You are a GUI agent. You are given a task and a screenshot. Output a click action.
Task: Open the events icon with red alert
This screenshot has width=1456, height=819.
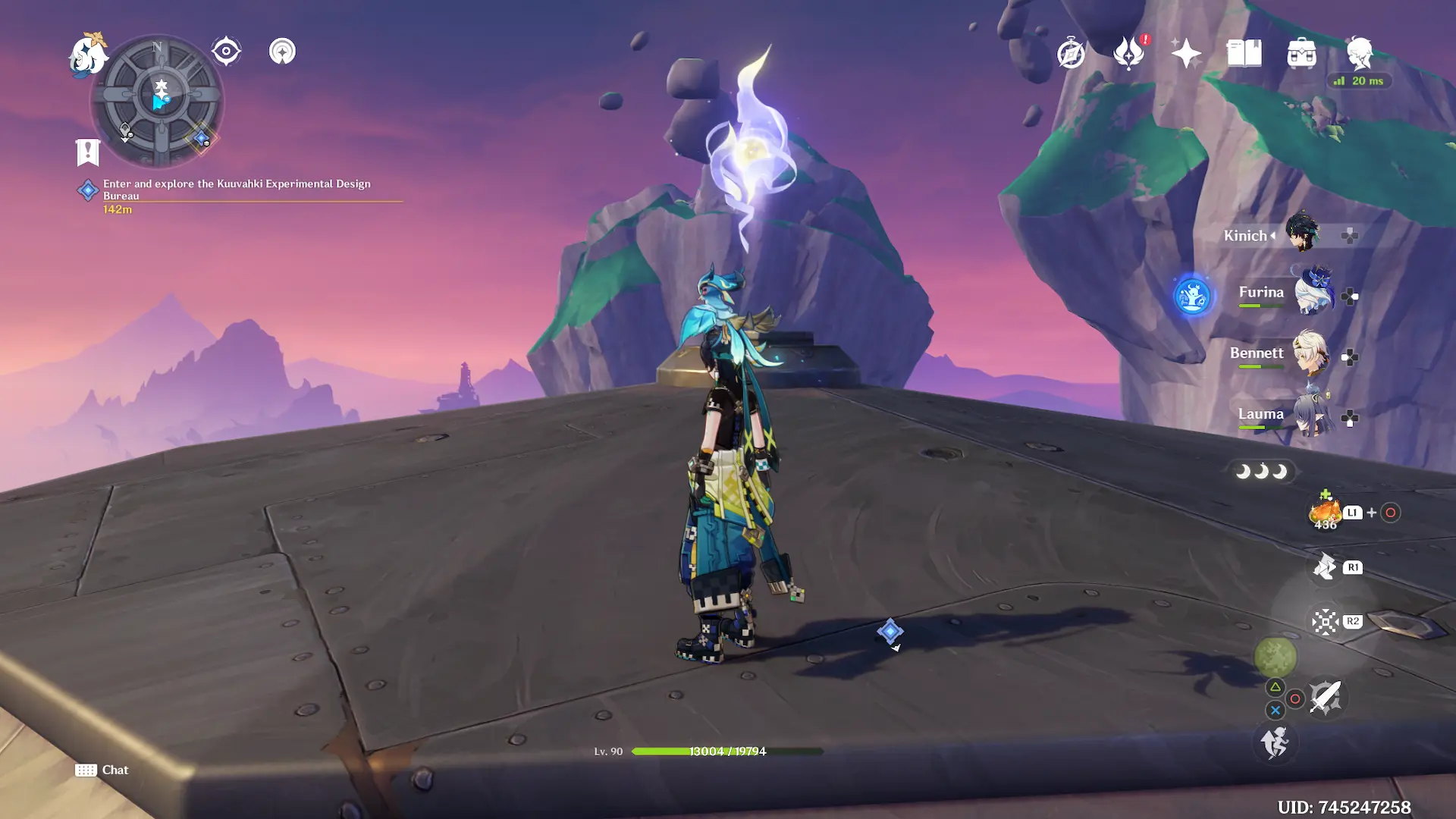(1129, 53)
